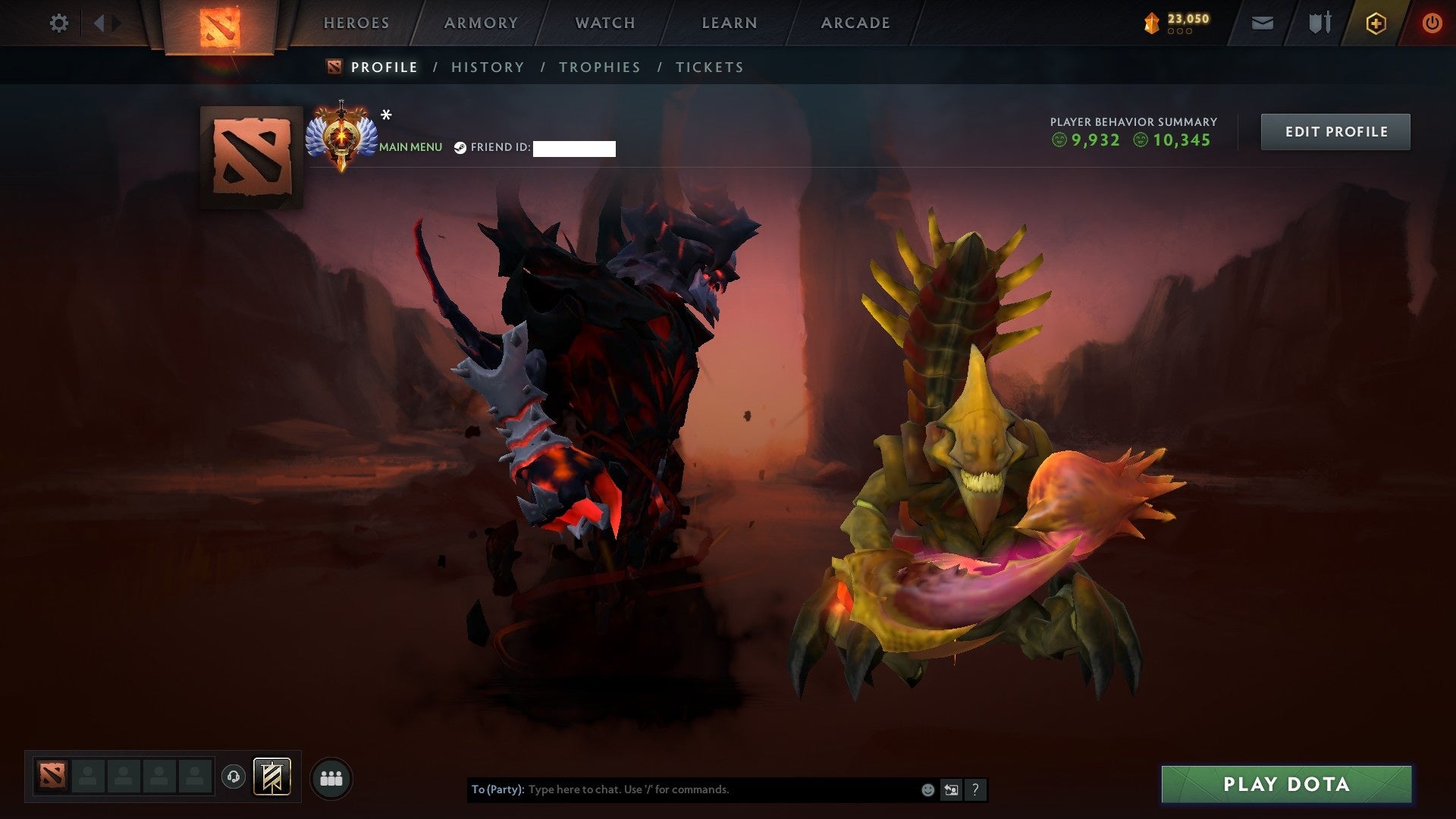Open the armory shield and sword icon

1319,24
